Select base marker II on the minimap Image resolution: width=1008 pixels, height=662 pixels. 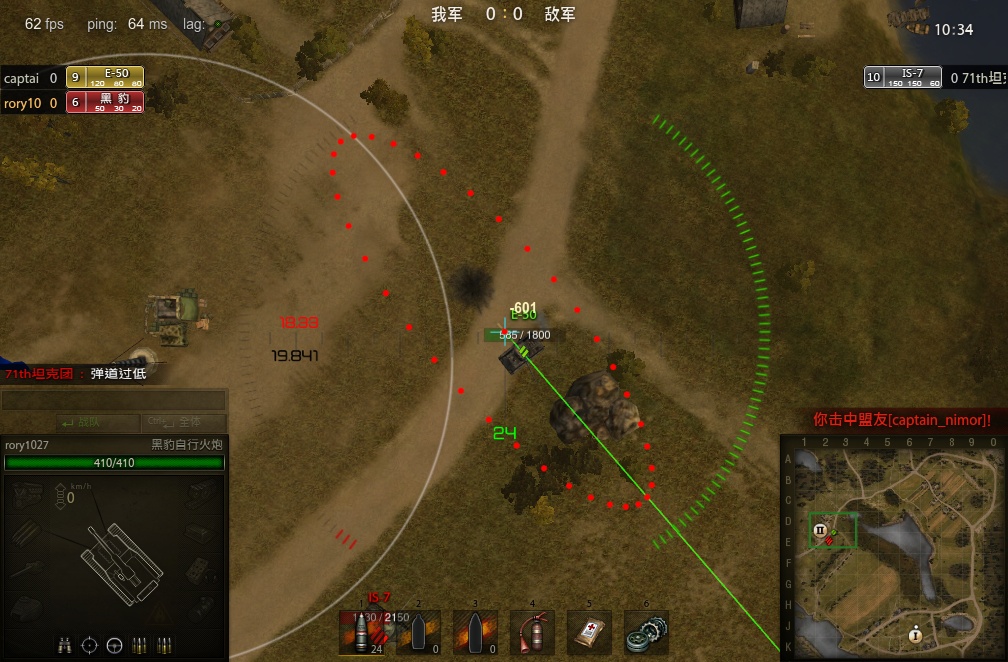[x=820, y=530]
